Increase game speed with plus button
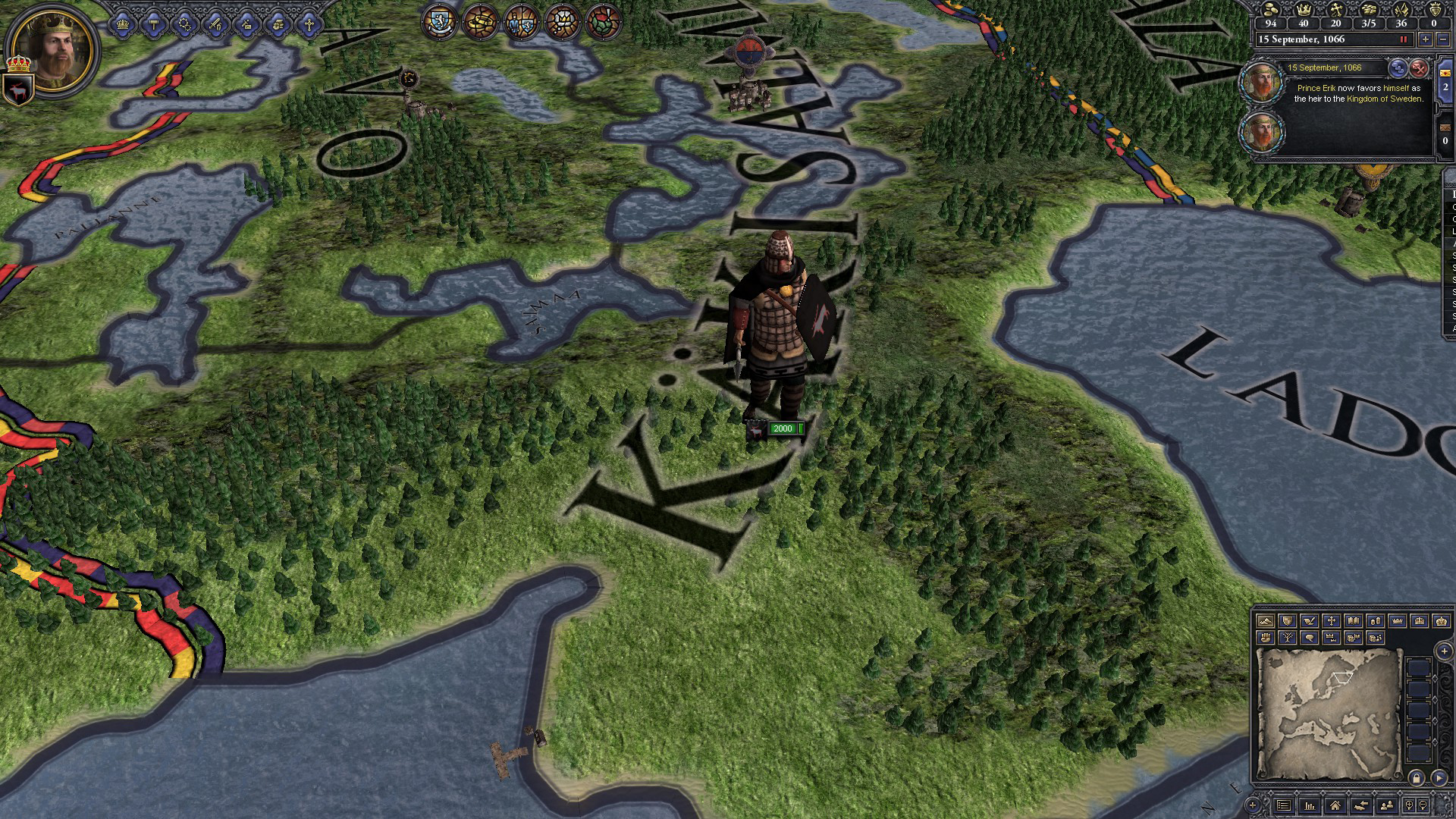This screenshot has width=1456, height=819. [1425, 39]
